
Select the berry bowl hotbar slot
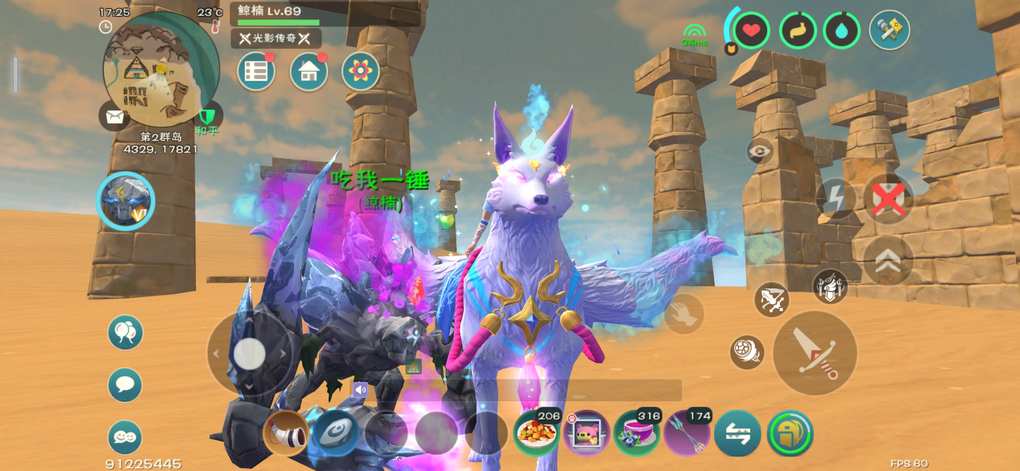coord(637,432)
